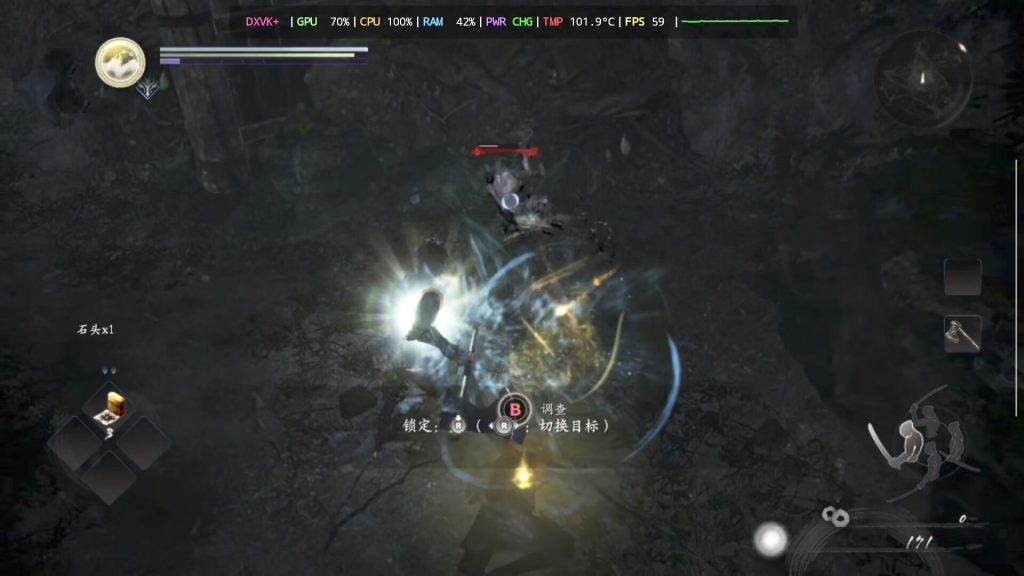The height and width of the screenshot is (576, 1024).
Task: Tap the sword stance indicator icon
Action: pyautogui.click(x=918, y=446)
